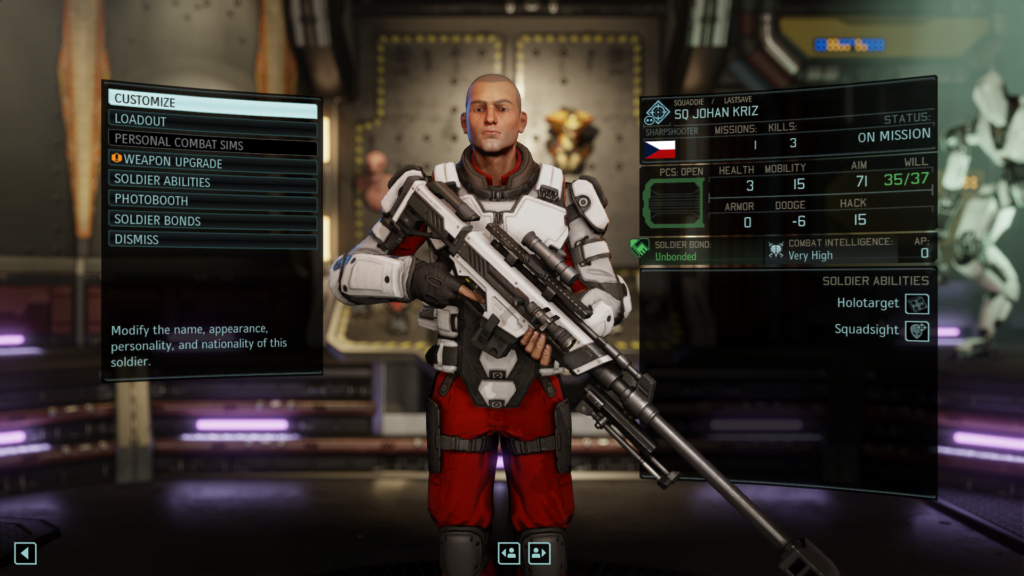
Task: Open the Customize menu entry
Action: (212, 101)
